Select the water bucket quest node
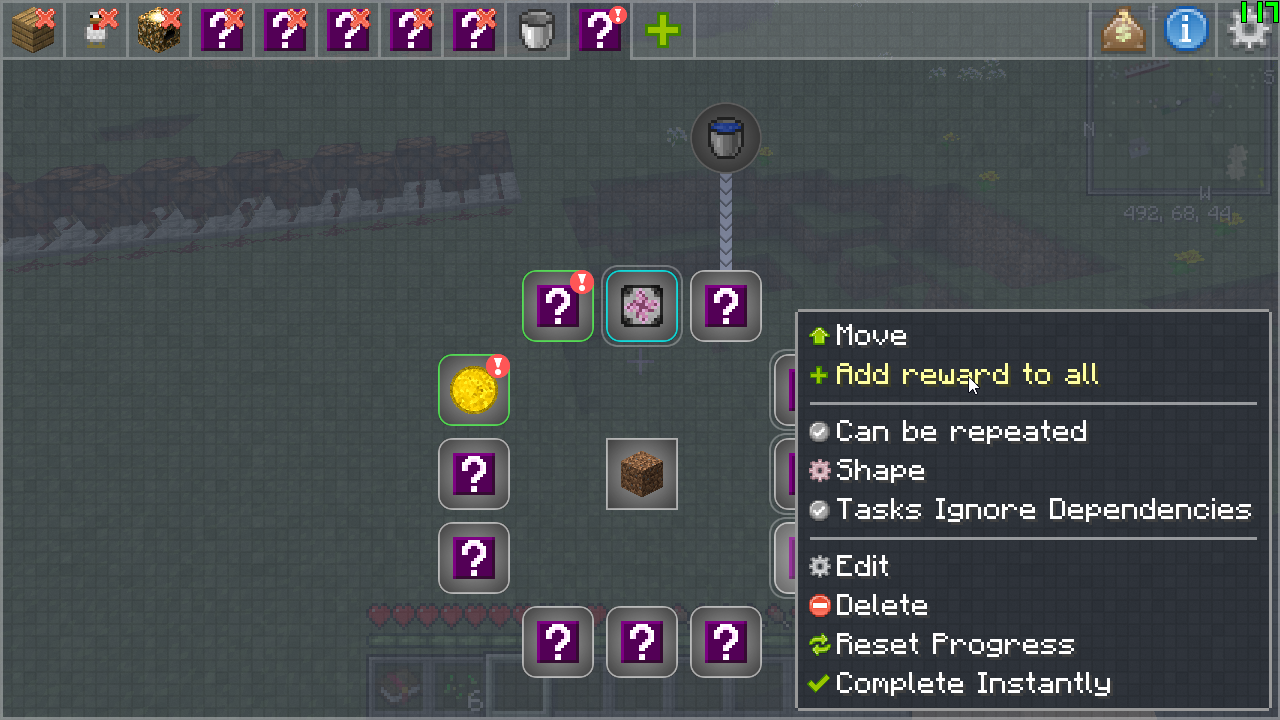The height and width of the screenshot is (720, 1280). pyautogui.click(x=726, y=138)
